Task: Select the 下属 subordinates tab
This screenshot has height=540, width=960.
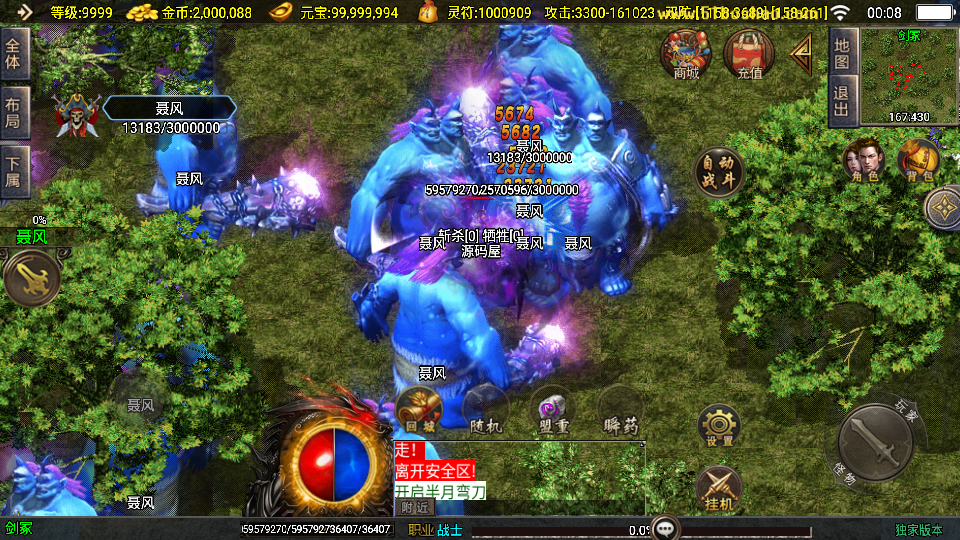Action: tap(13, 170)
